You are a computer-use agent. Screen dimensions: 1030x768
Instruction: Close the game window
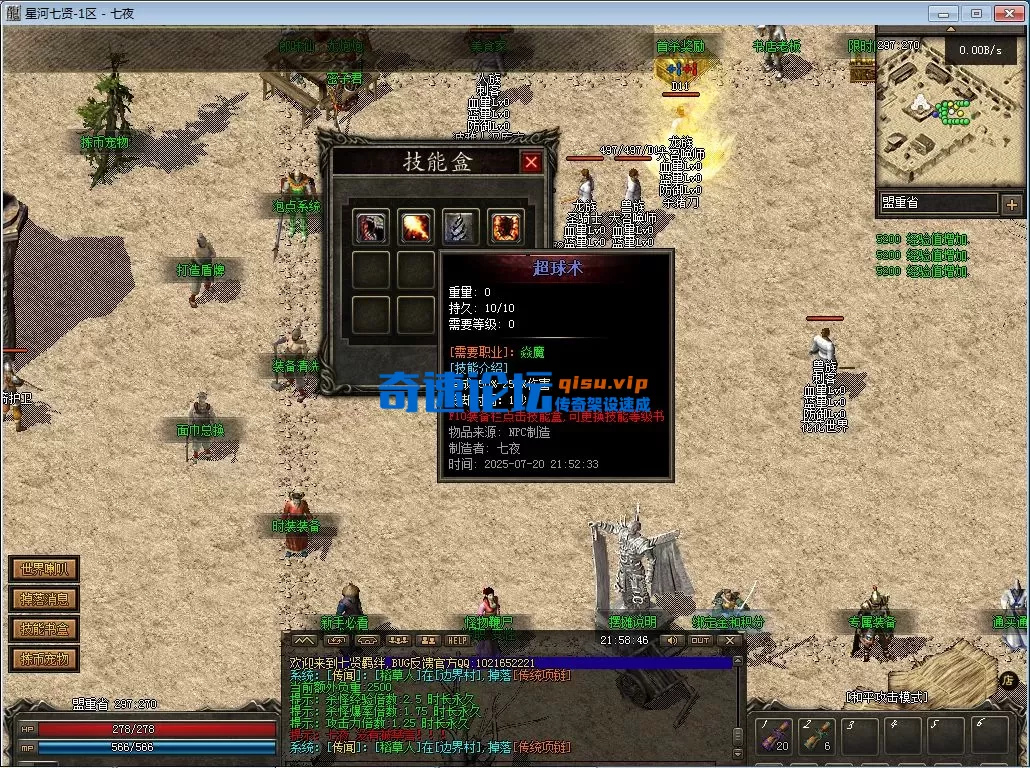(1005, 13)
